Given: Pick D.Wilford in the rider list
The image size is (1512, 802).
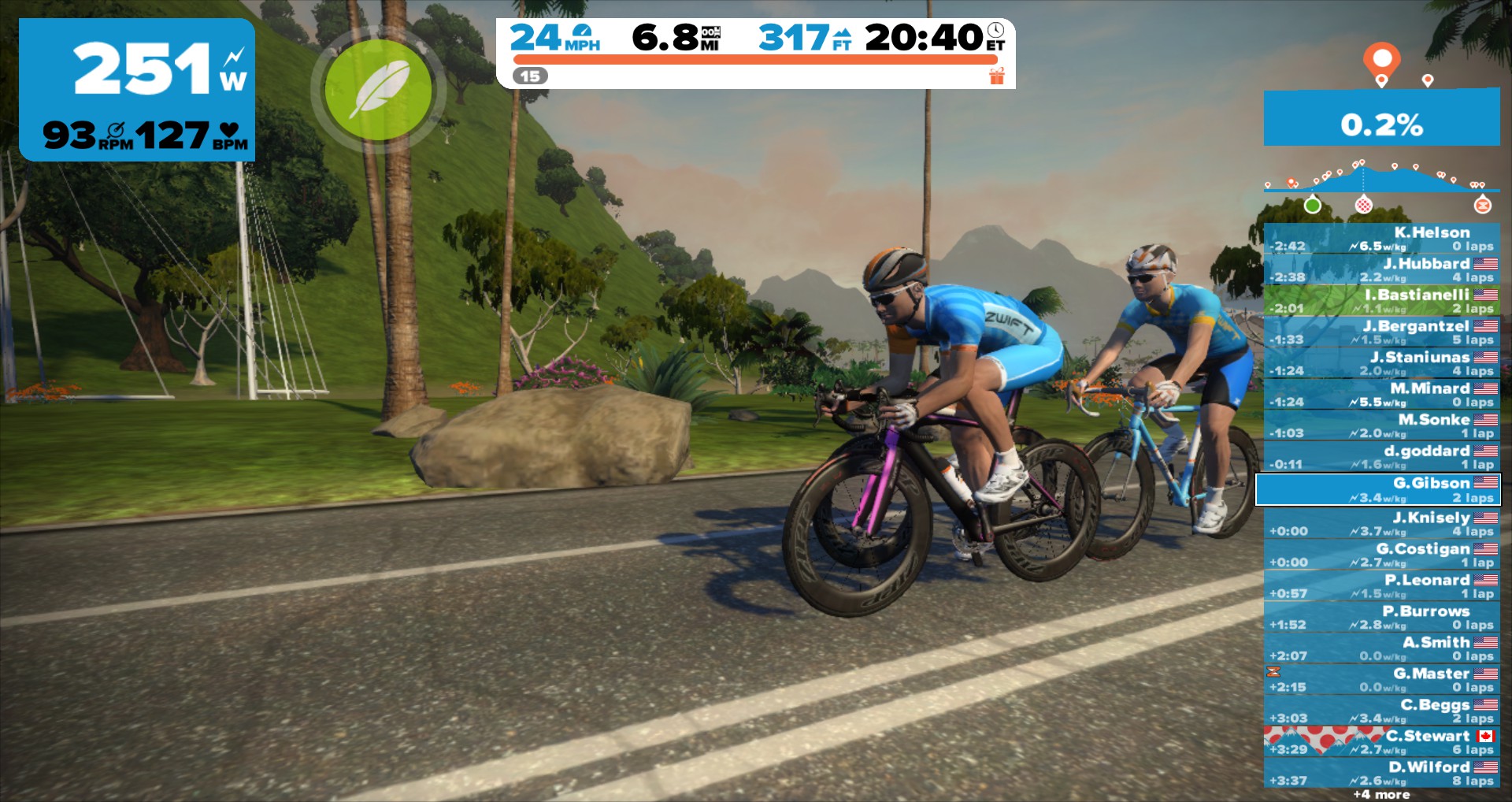Looking at the screenshot, I should 1381,773.
